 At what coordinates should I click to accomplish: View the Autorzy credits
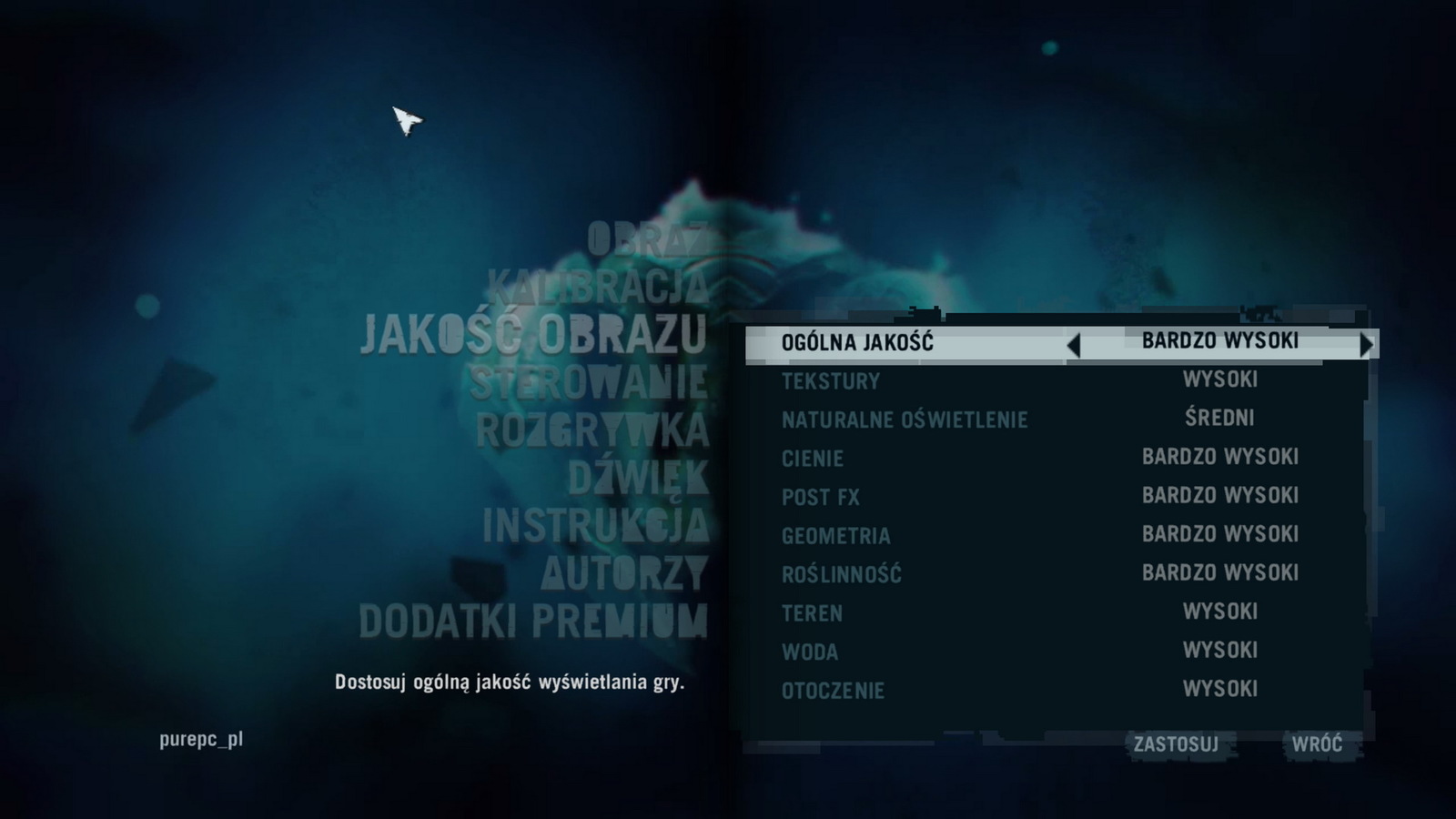coord(624,573)
